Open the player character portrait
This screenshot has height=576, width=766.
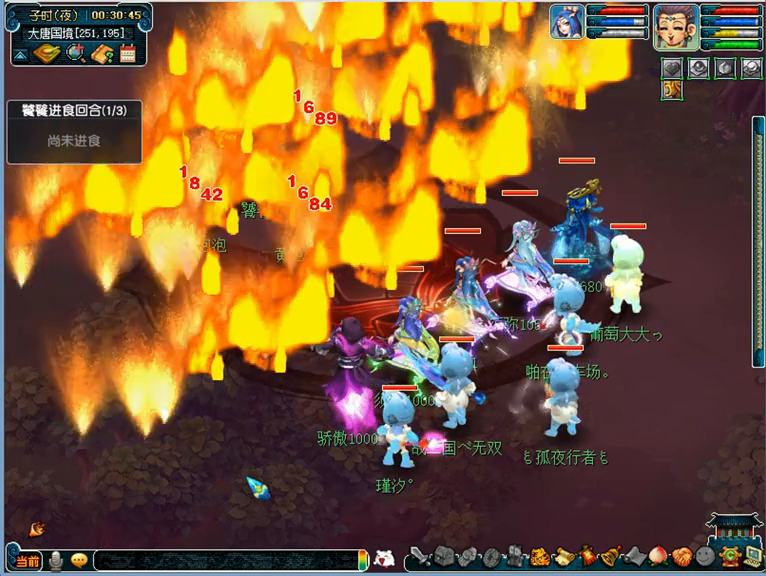(676, 26)
